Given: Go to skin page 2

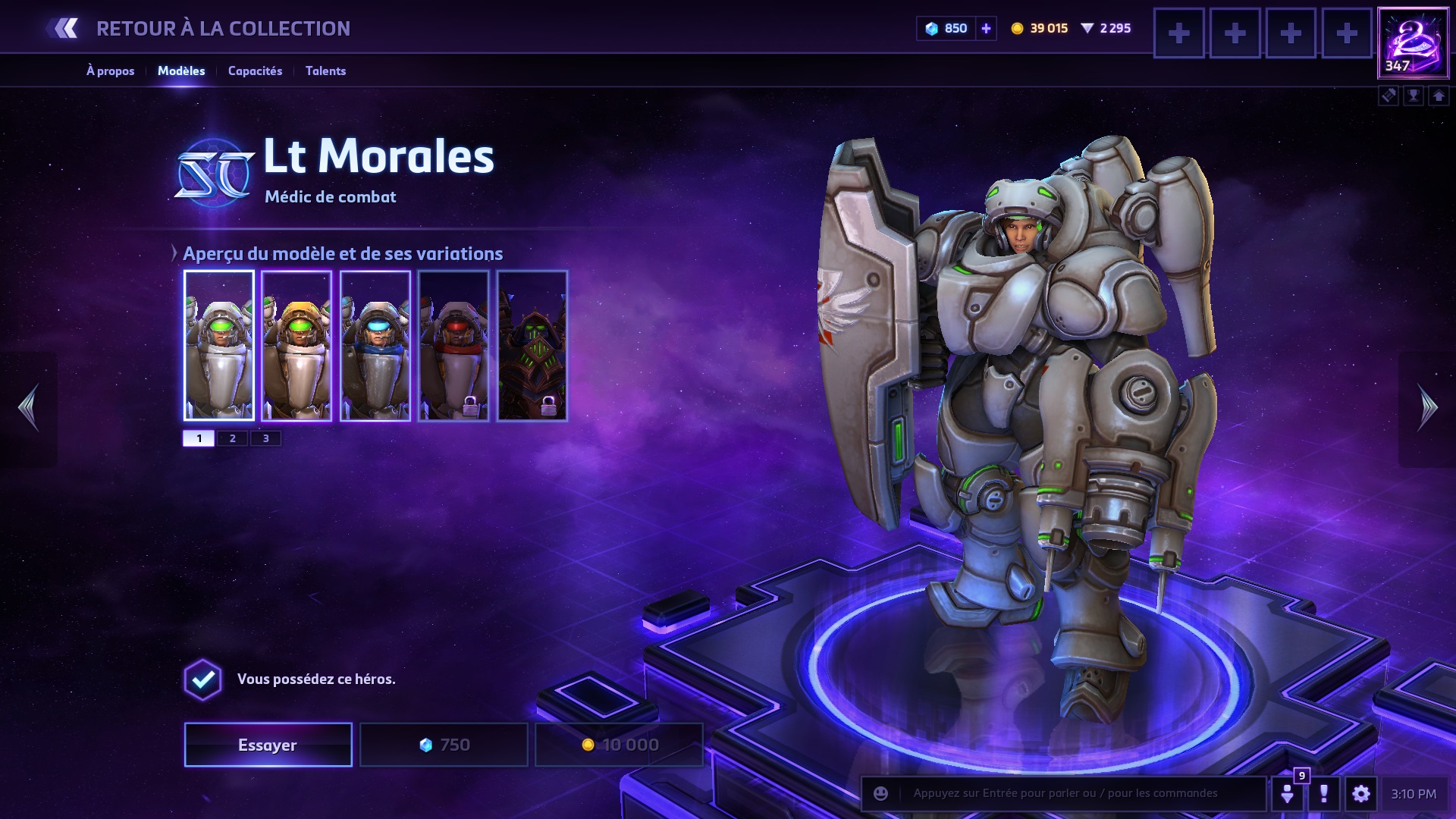Looking at the screenshot, I should [233, 438].
